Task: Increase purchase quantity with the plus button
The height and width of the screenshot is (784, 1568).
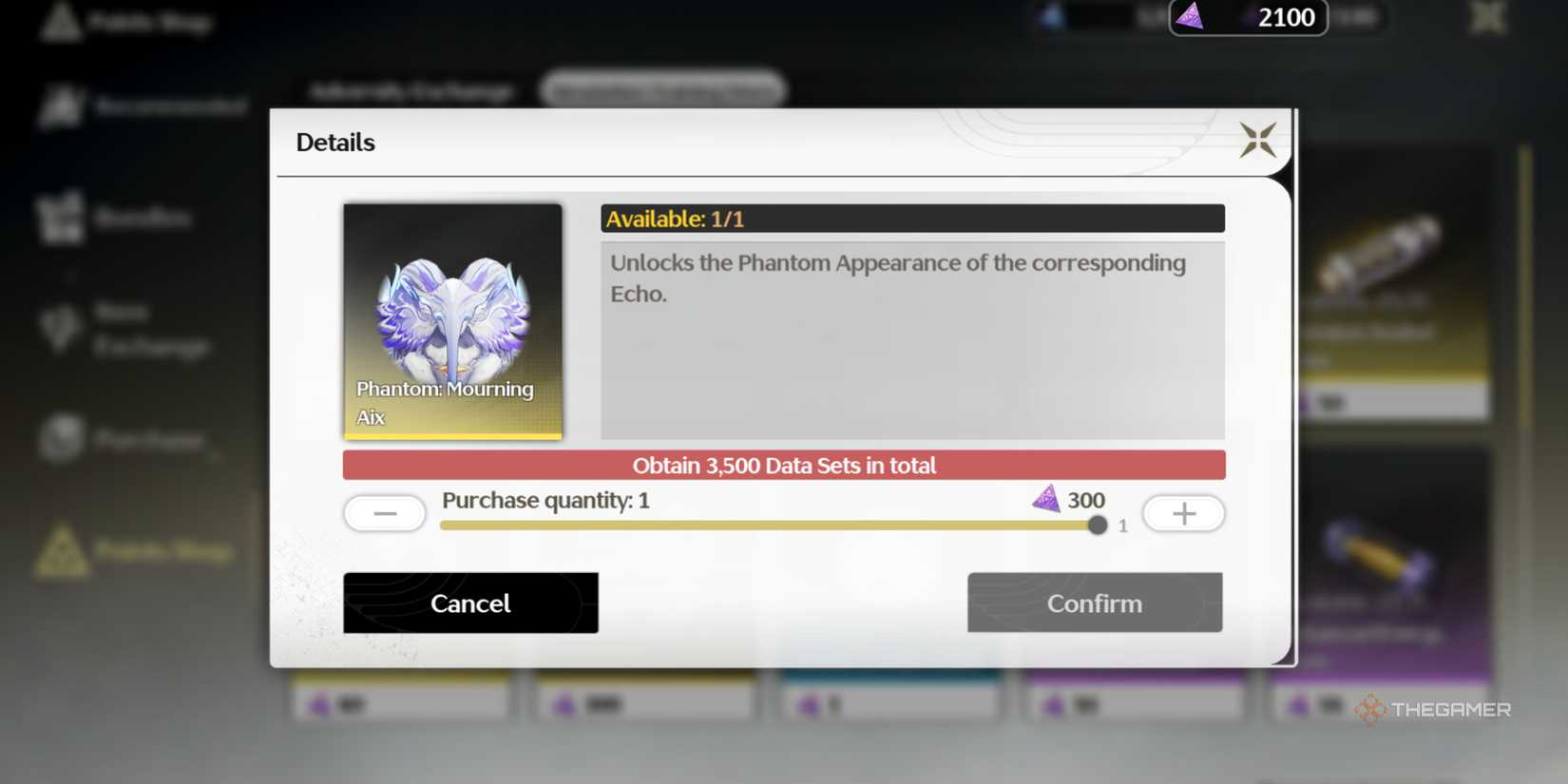Action: click(1183, 513)
